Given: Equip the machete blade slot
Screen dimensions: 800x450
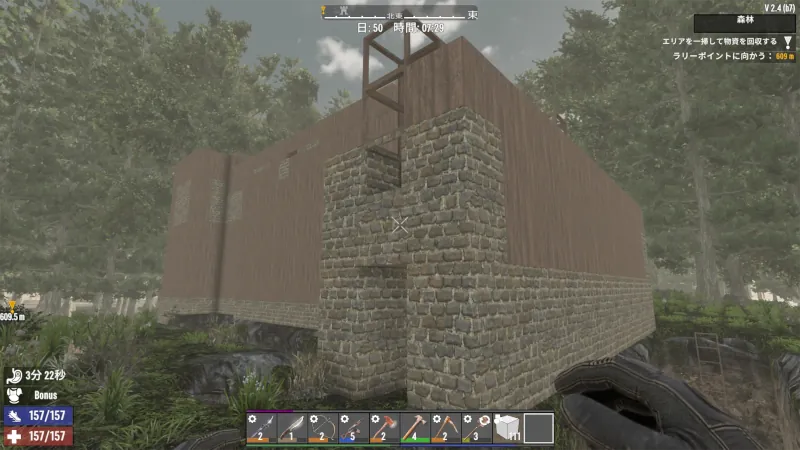Looking at the screenshot, I should 292,427.
